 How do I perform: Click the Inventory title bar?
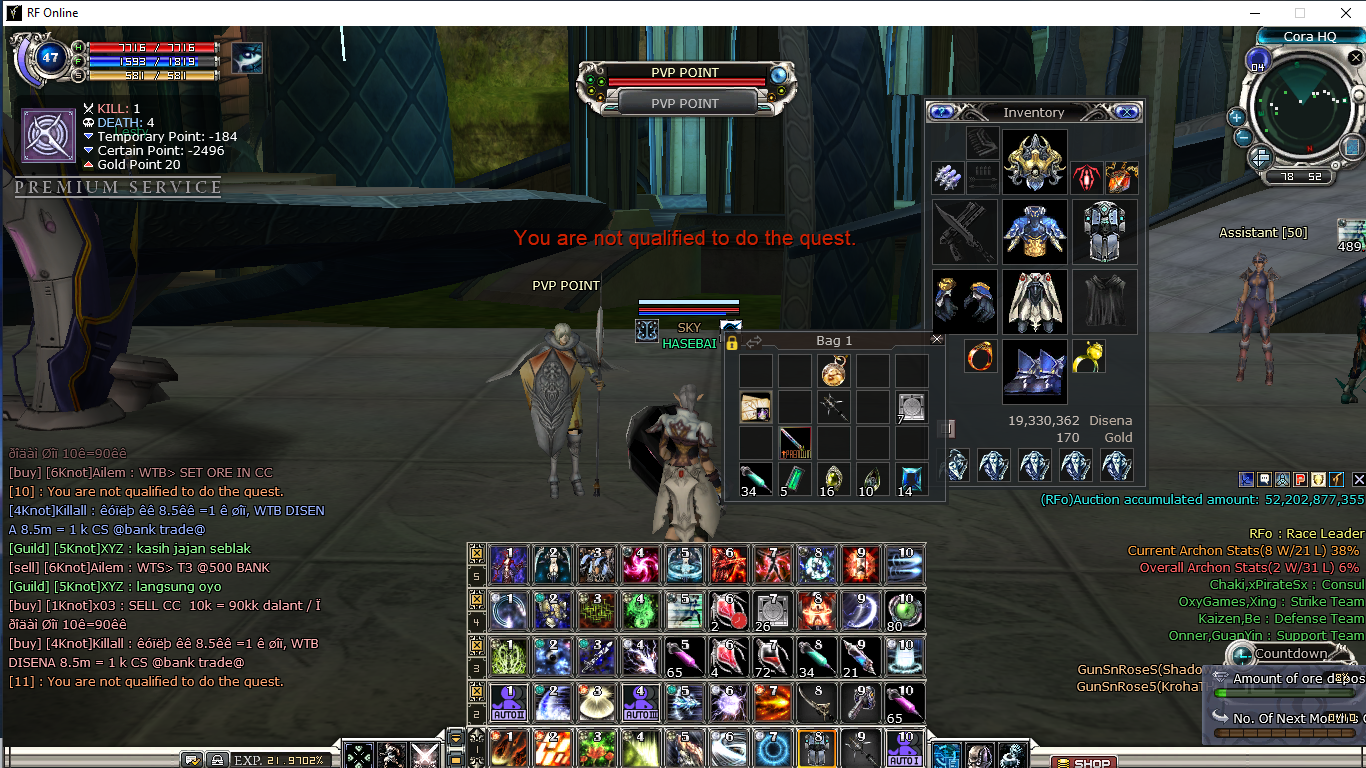point(1035,111)
